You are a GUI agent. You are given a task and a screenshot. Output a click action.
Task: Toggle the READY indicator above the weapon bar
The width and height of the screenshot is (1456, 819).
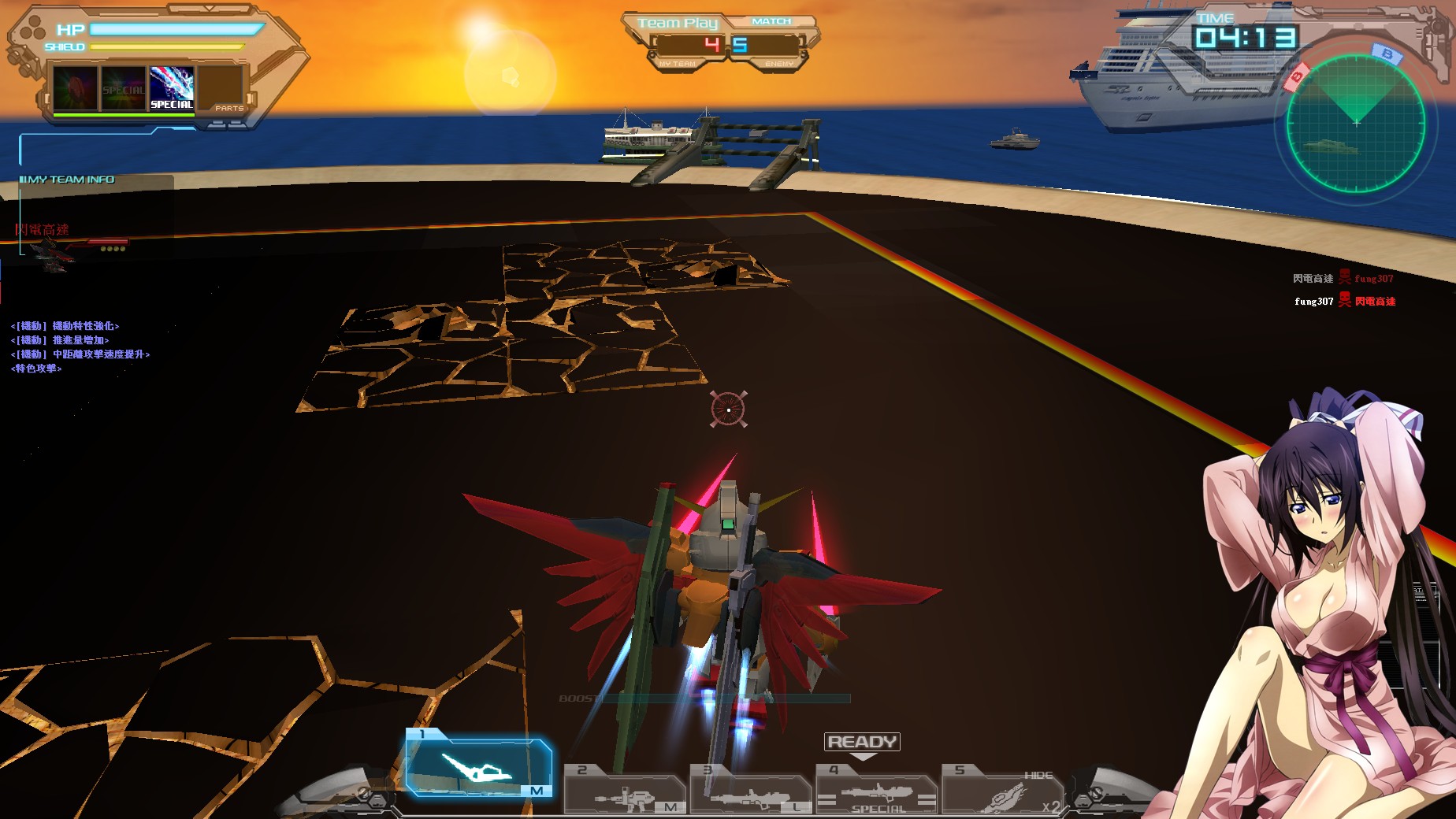point(861,741)
